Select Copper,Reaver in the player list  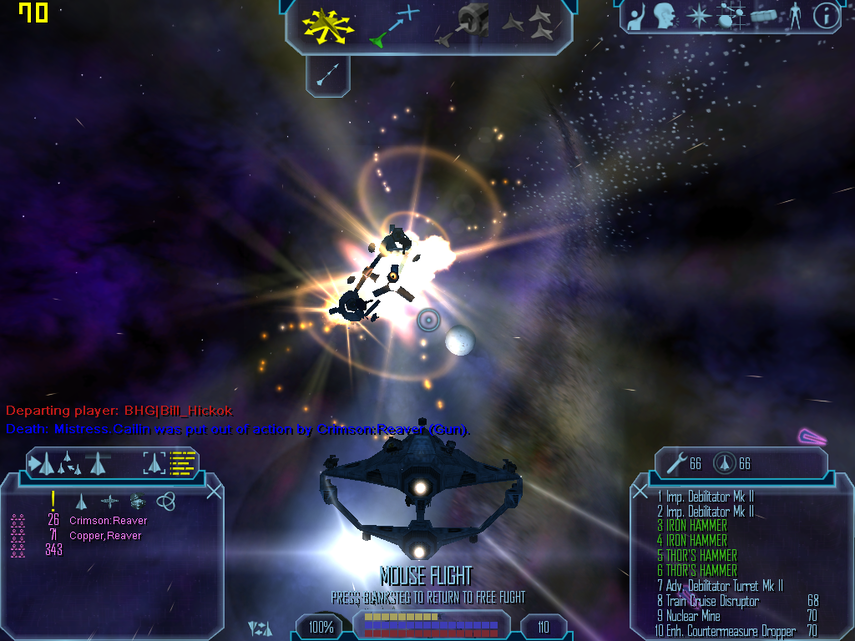(105, 536)
